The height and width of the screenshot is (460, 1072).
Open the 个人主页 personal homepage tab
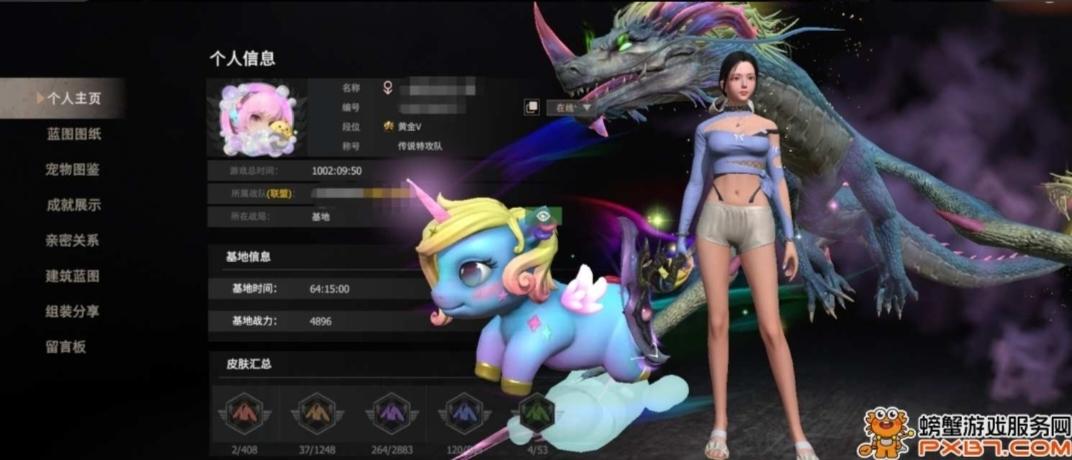coord(73,98)
